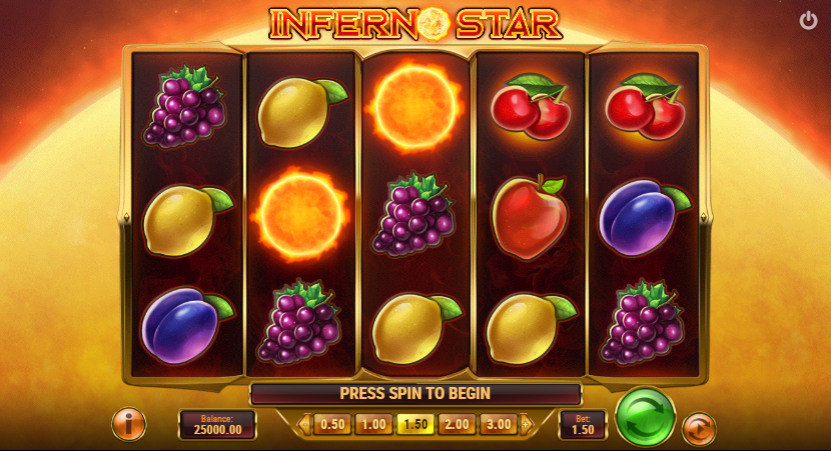Click the power icon to exit game
The height and width of the screenshot is (451, 831).
tap(808, 21)
